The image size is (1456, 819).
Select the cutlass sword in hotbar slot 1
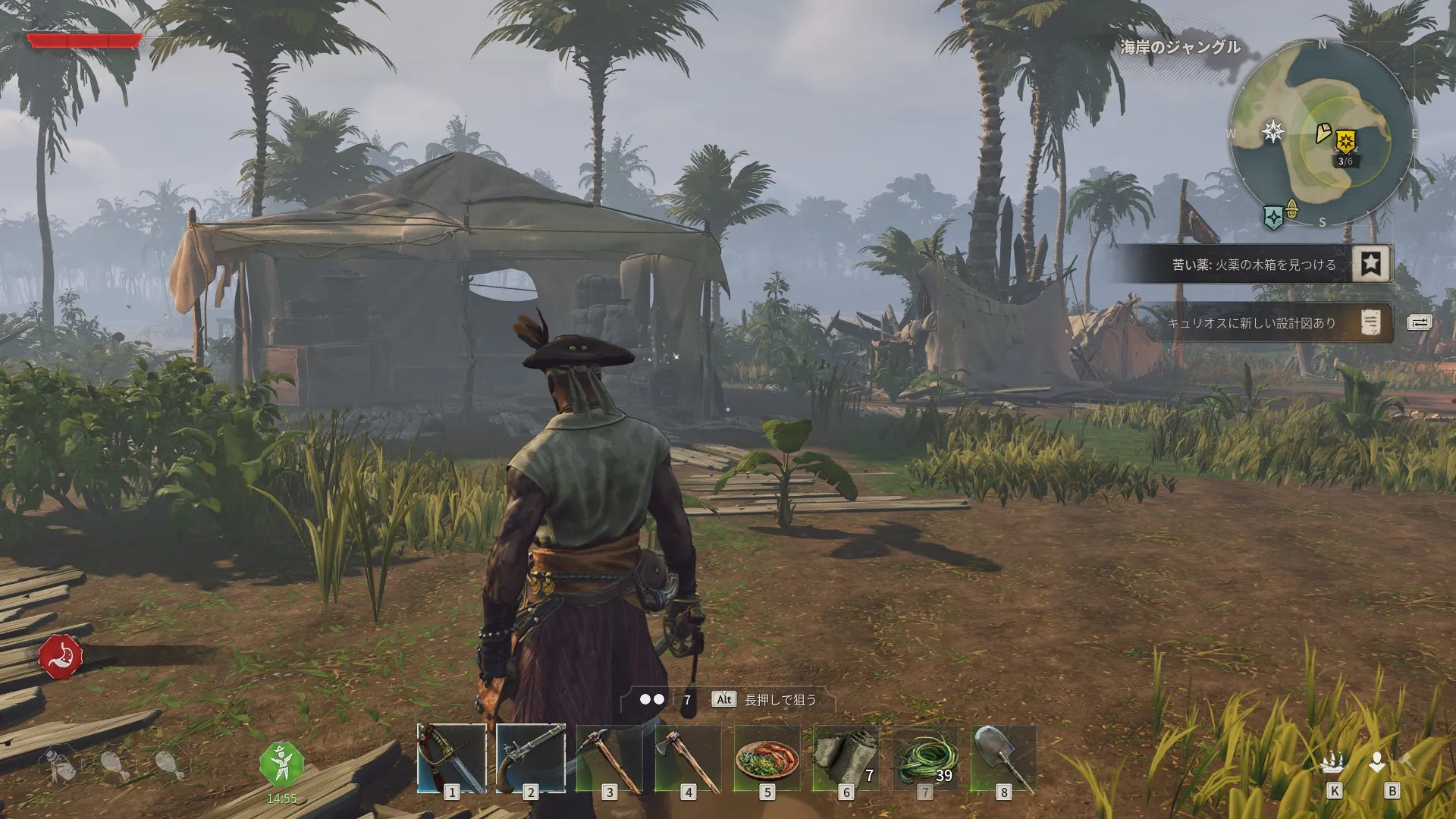(x=451, y=758)
